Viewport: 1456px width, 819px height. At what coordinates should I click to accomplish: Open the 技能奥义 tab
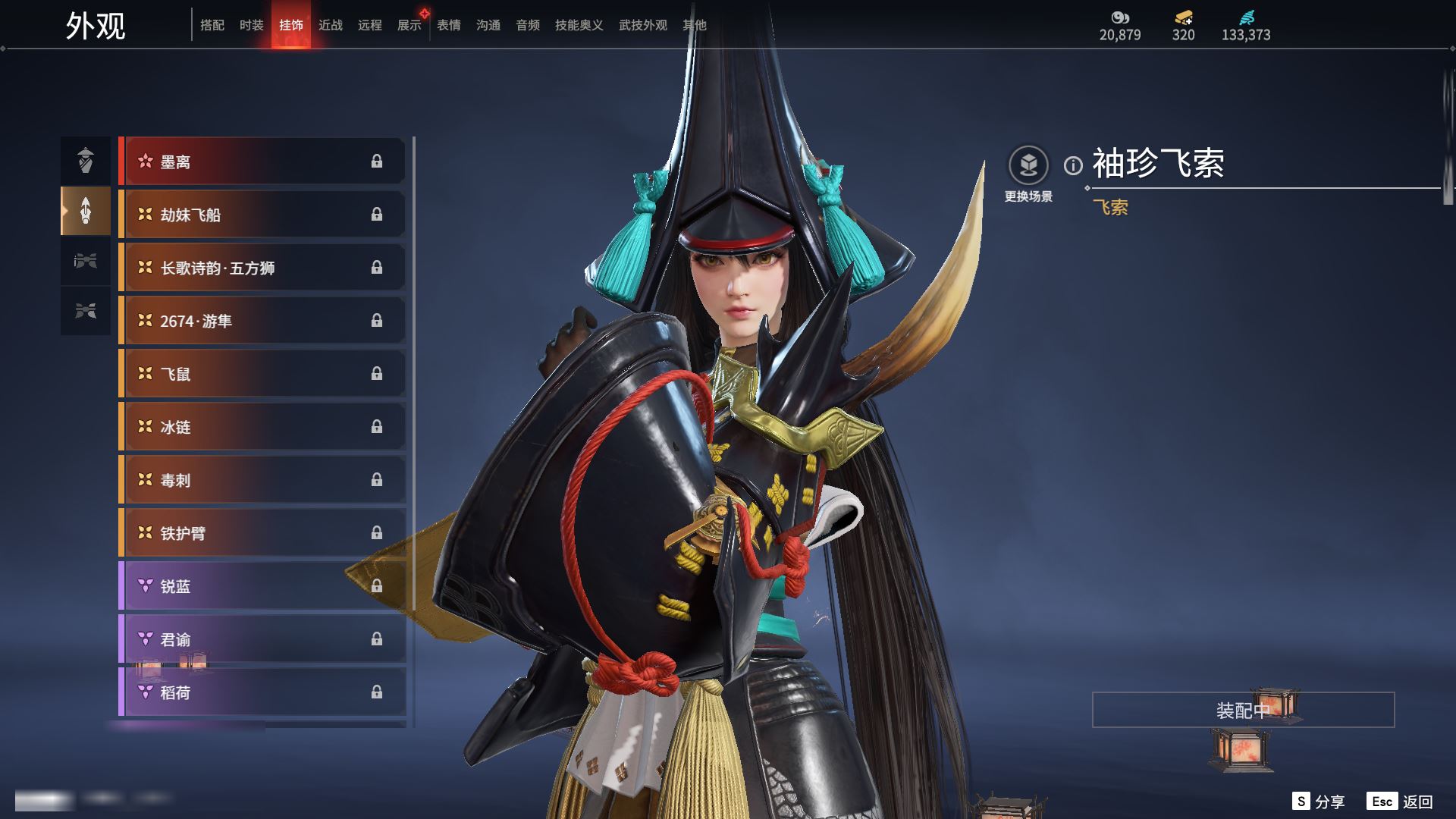point(579,25)
